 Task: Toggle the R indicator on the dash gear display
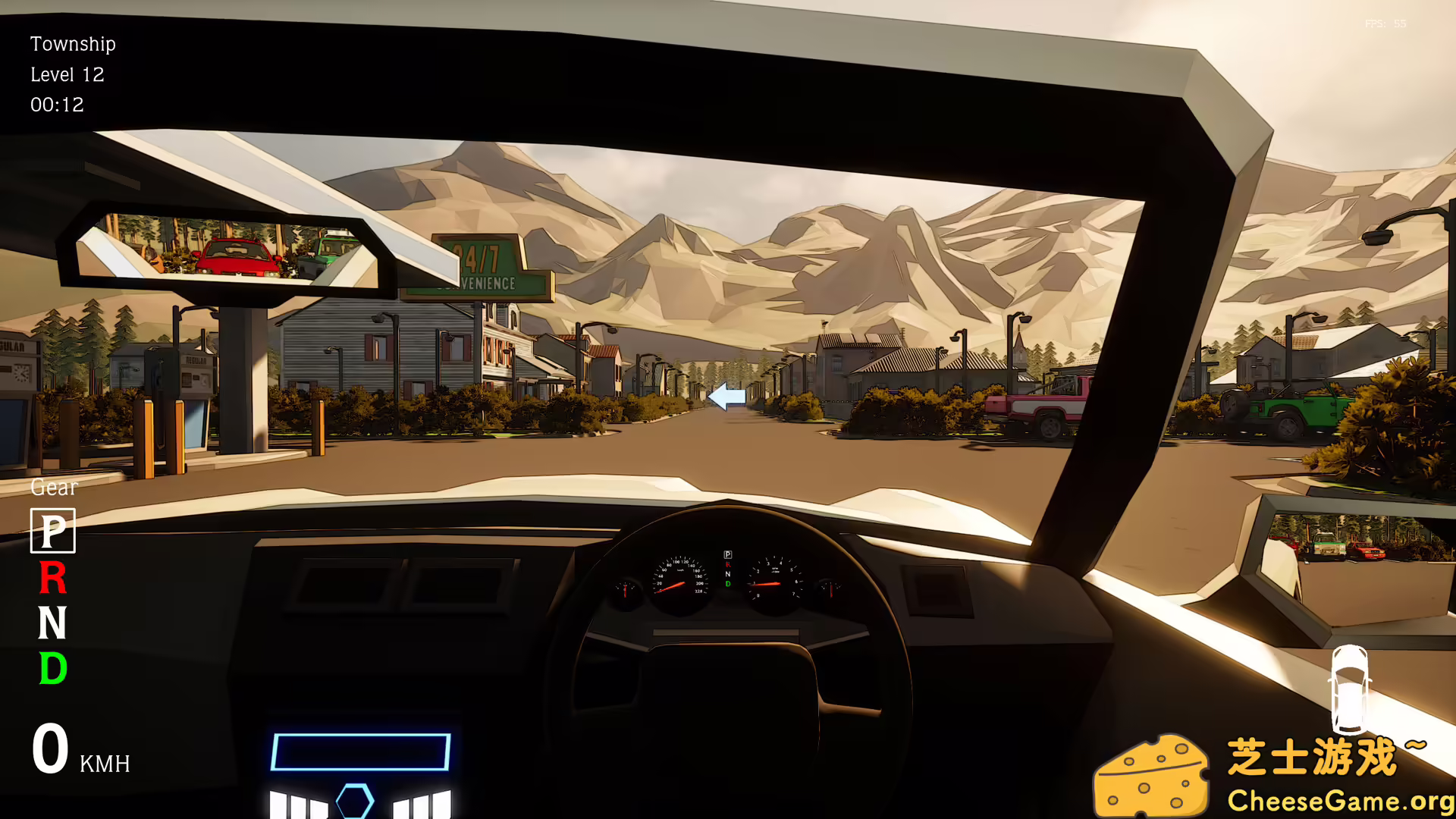[x=728, y=564]
